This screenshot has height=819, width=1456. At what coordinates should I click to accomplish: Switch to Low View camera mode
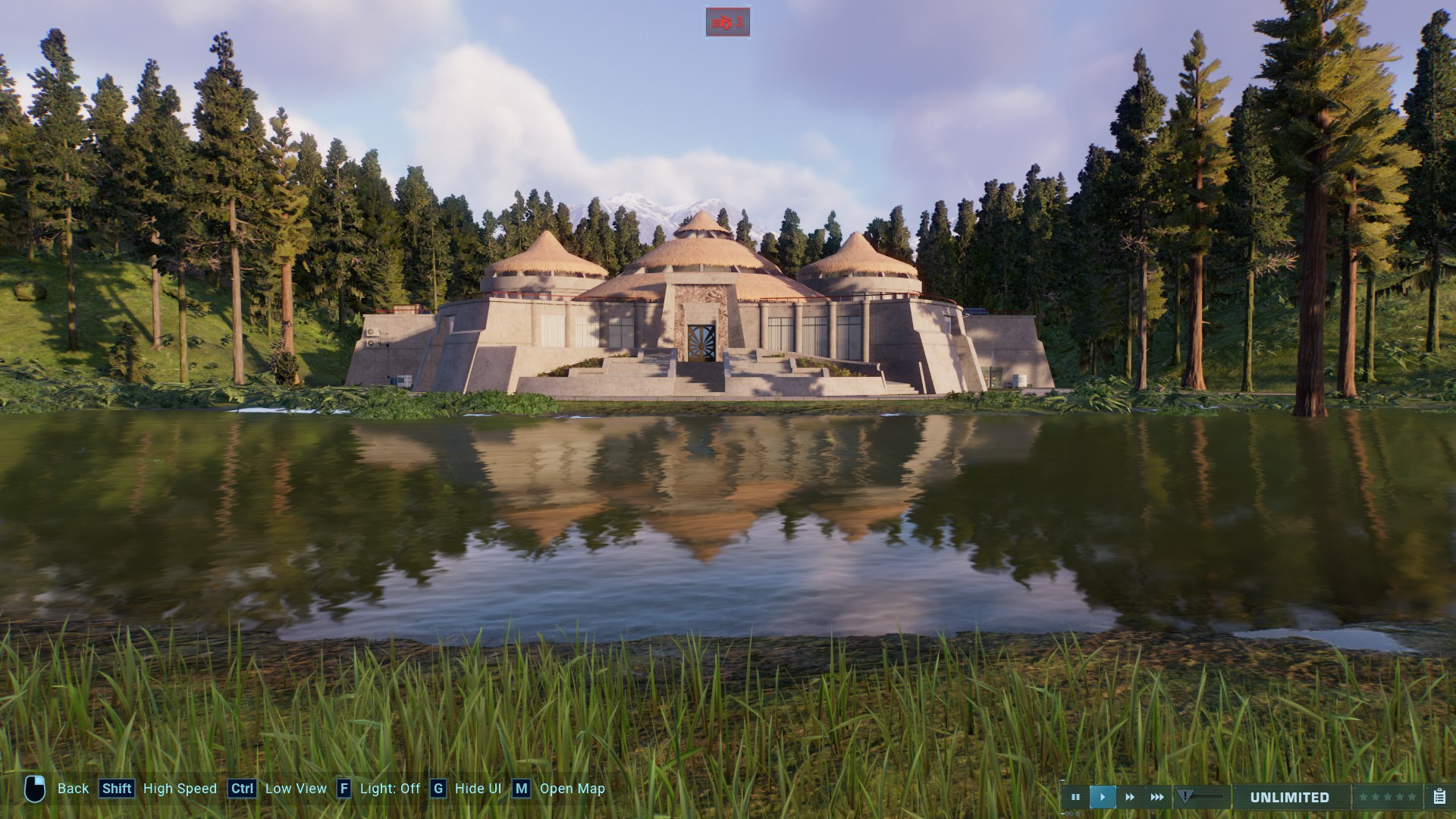(x=296, y=789)
